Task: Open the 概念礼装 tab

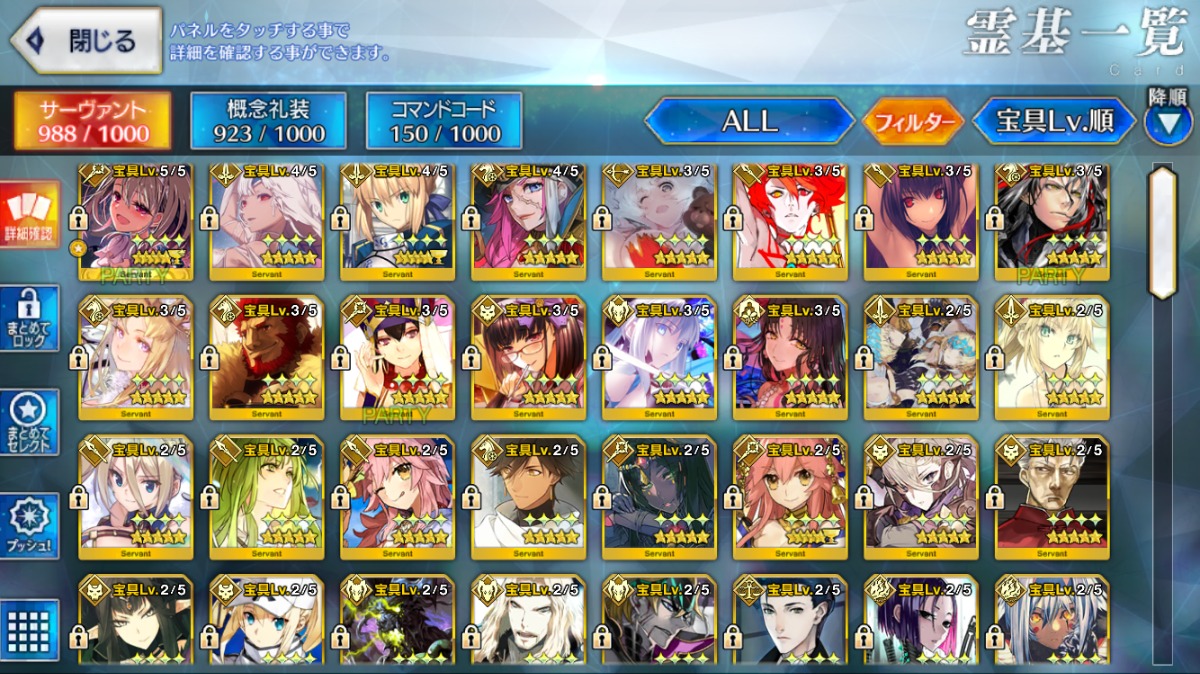Action: tap(268, 122)
